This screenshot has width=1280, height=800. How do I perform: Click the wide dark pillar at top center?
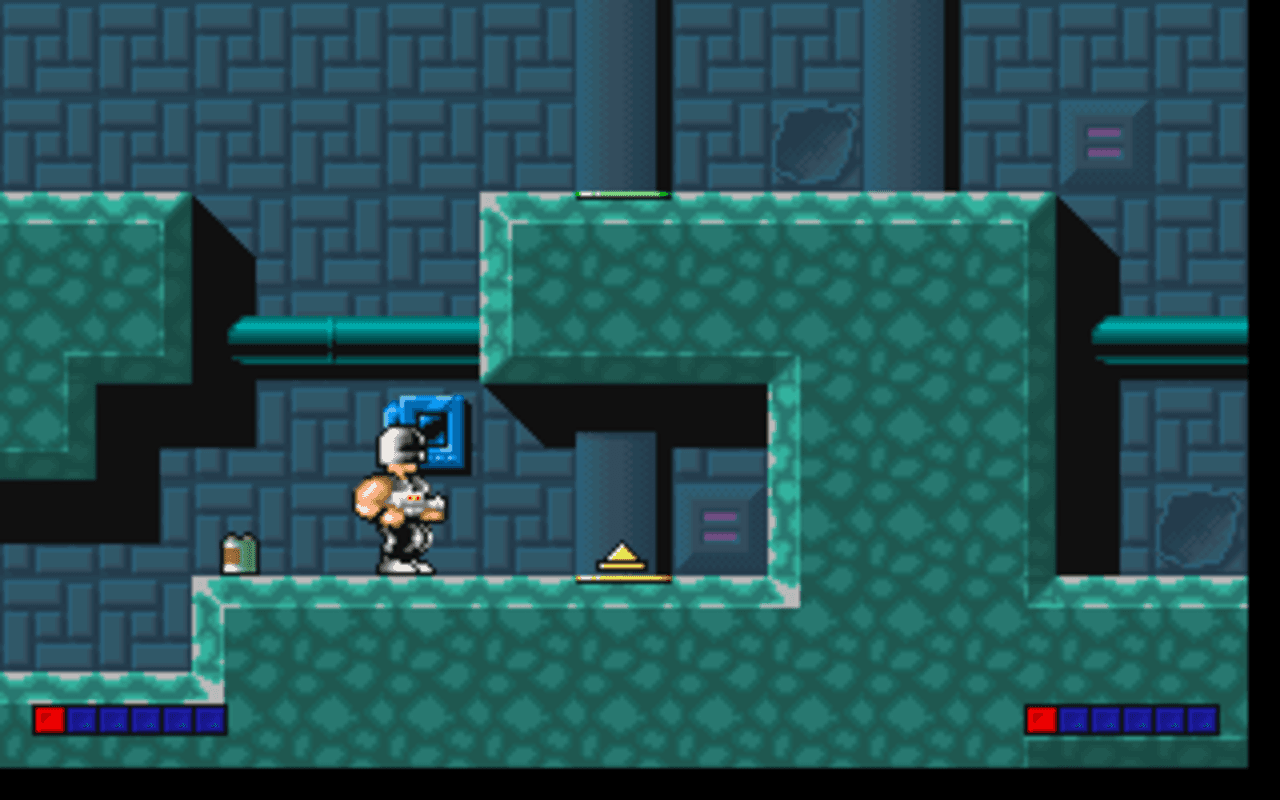tap(622, 90)
